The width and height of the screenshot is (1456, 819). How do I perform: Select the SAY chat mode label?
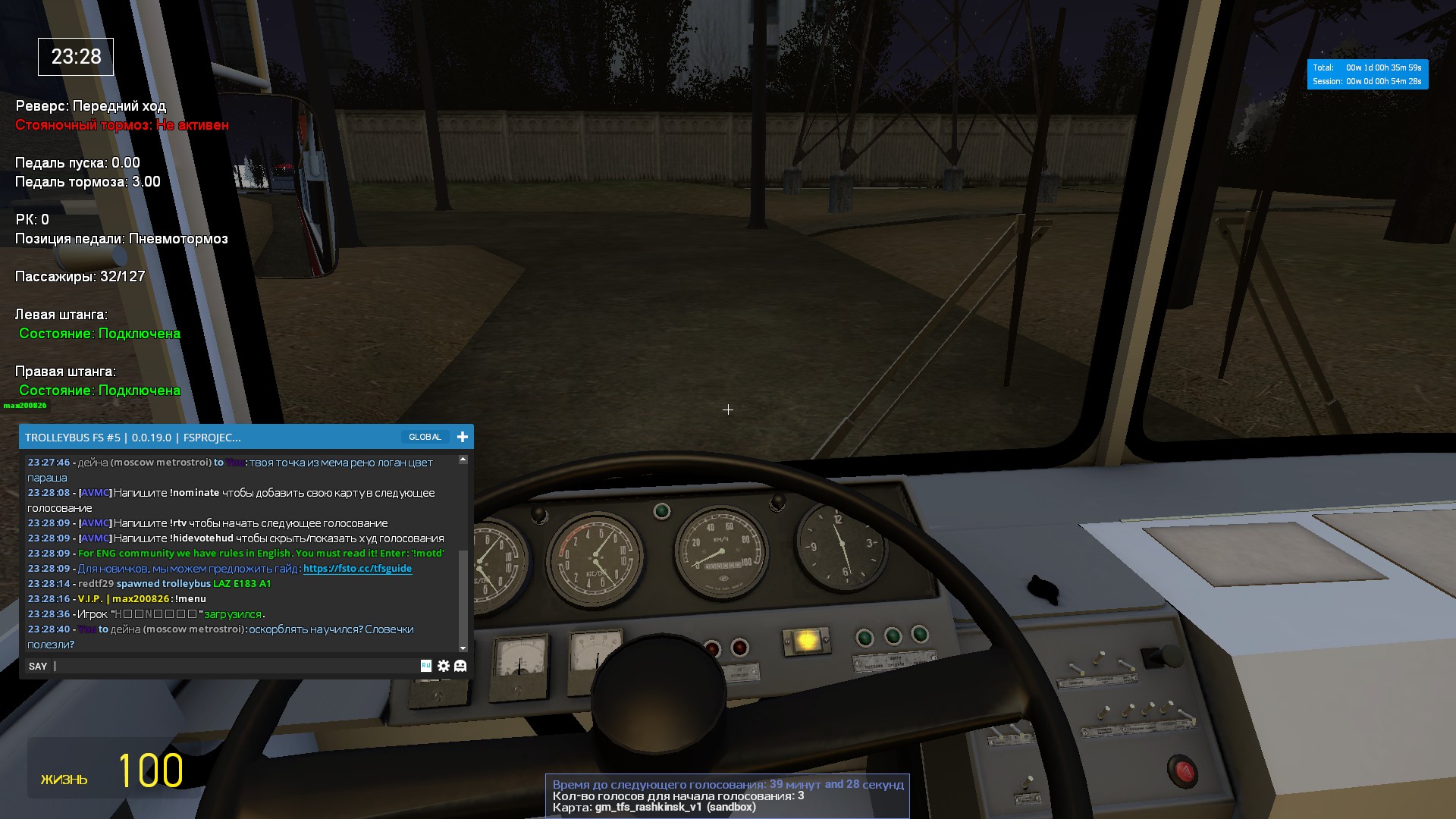38,666
